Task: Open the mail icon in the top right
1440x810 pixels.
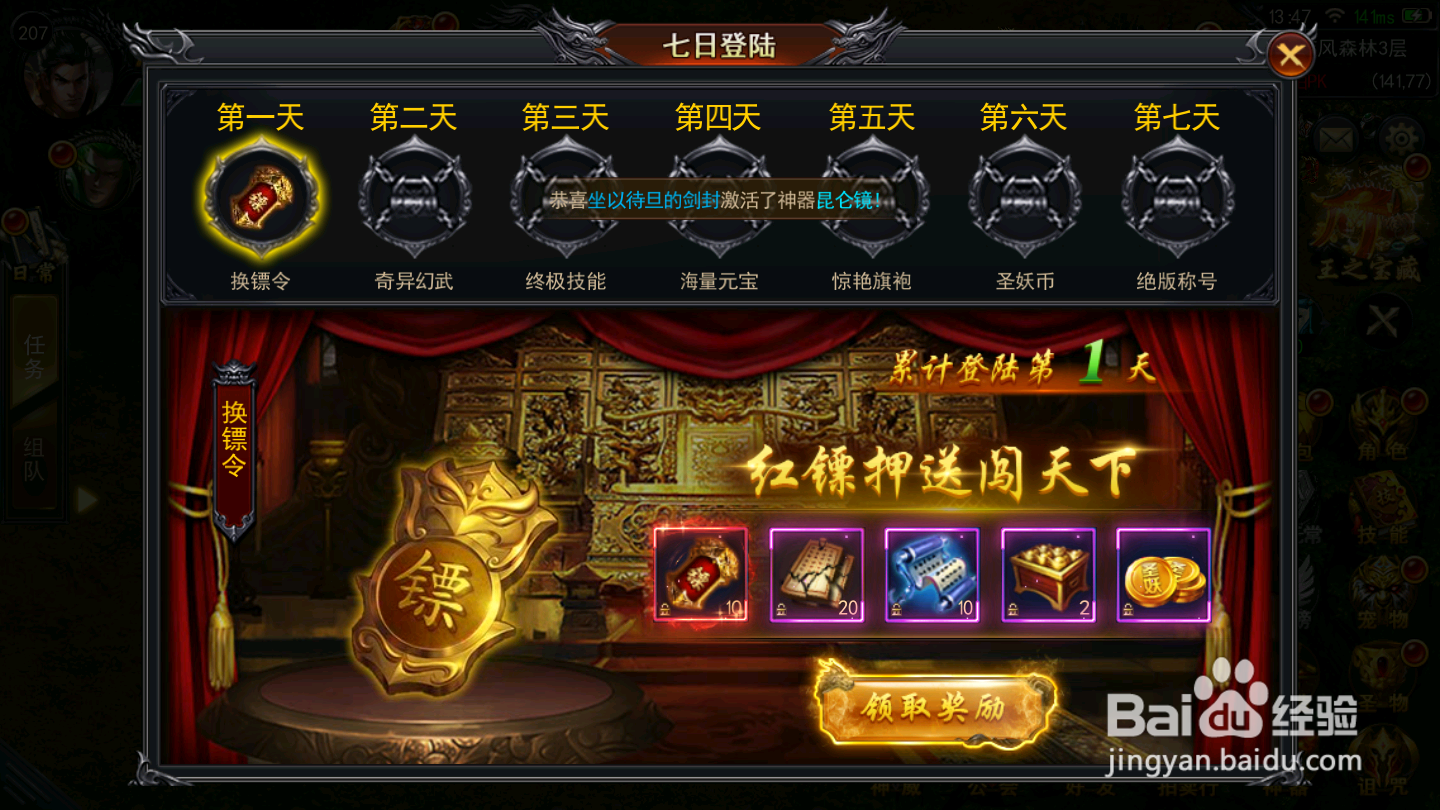Action: [x=1335, y=140]
